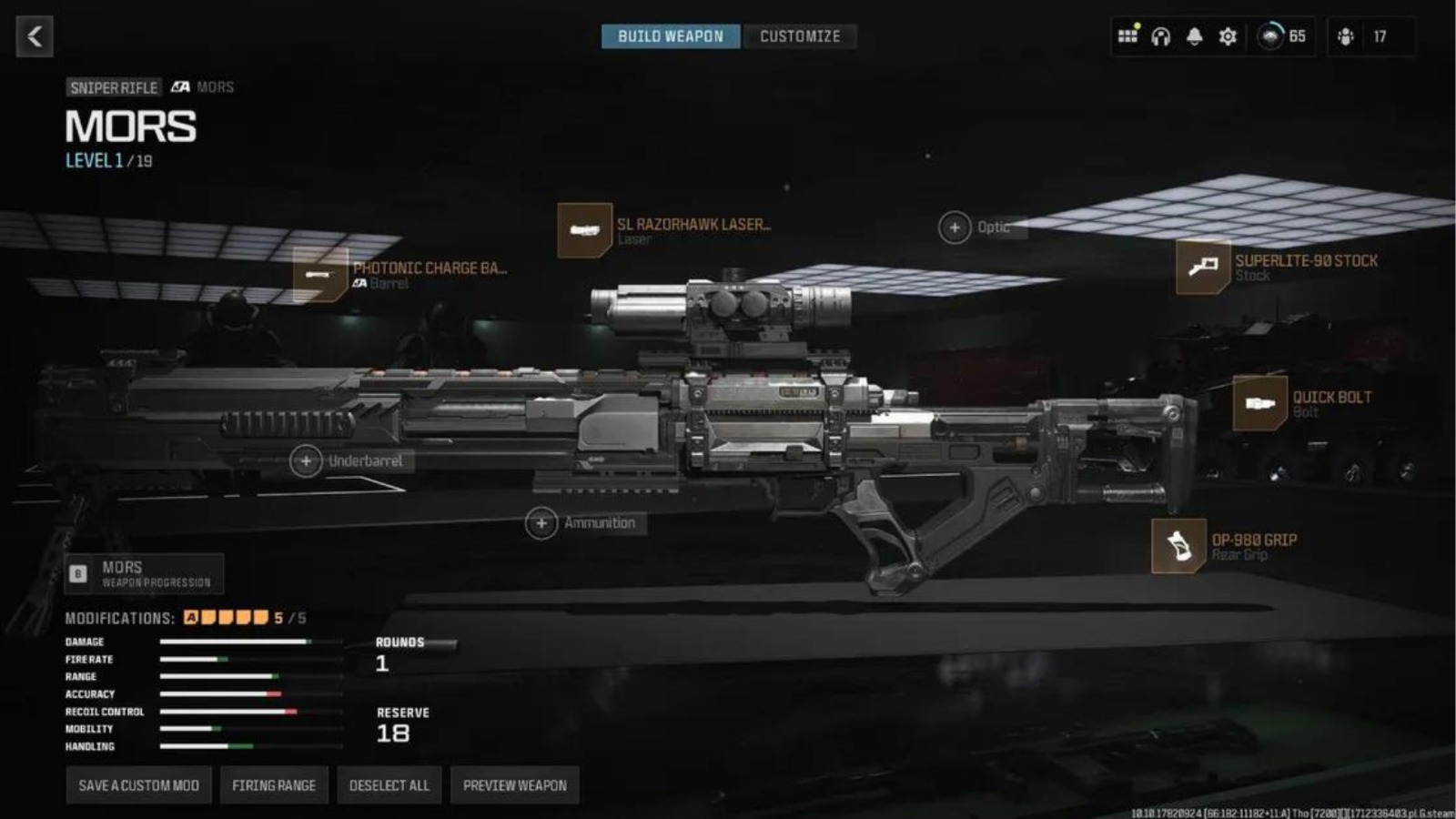1456x819 pixels.
Task: Add an Optic attachment via the plus icon
Action: pos(955,227)
